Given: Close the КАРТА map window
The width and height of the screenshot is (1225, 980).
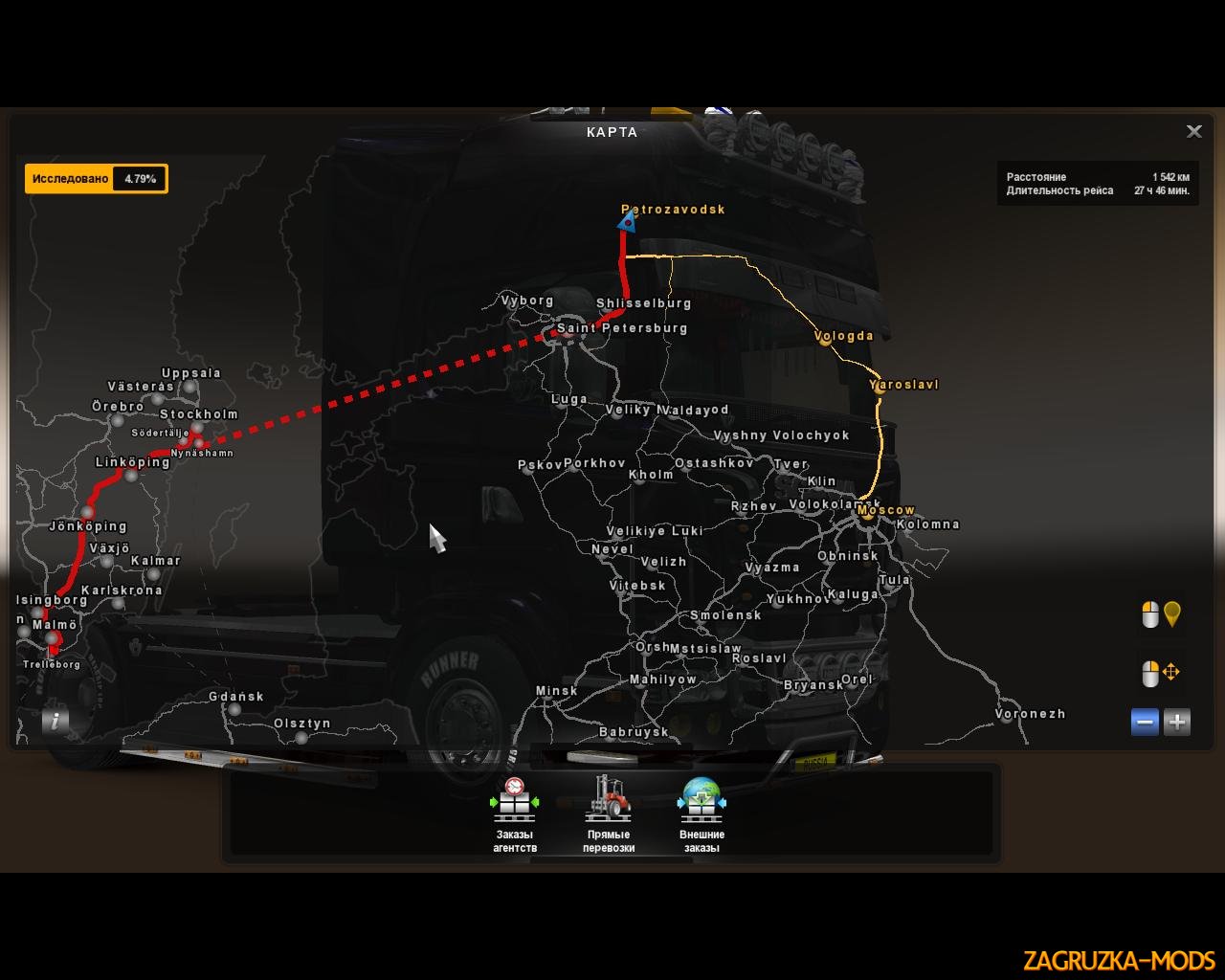Looking at the screenshot, I should (1194, 131).
